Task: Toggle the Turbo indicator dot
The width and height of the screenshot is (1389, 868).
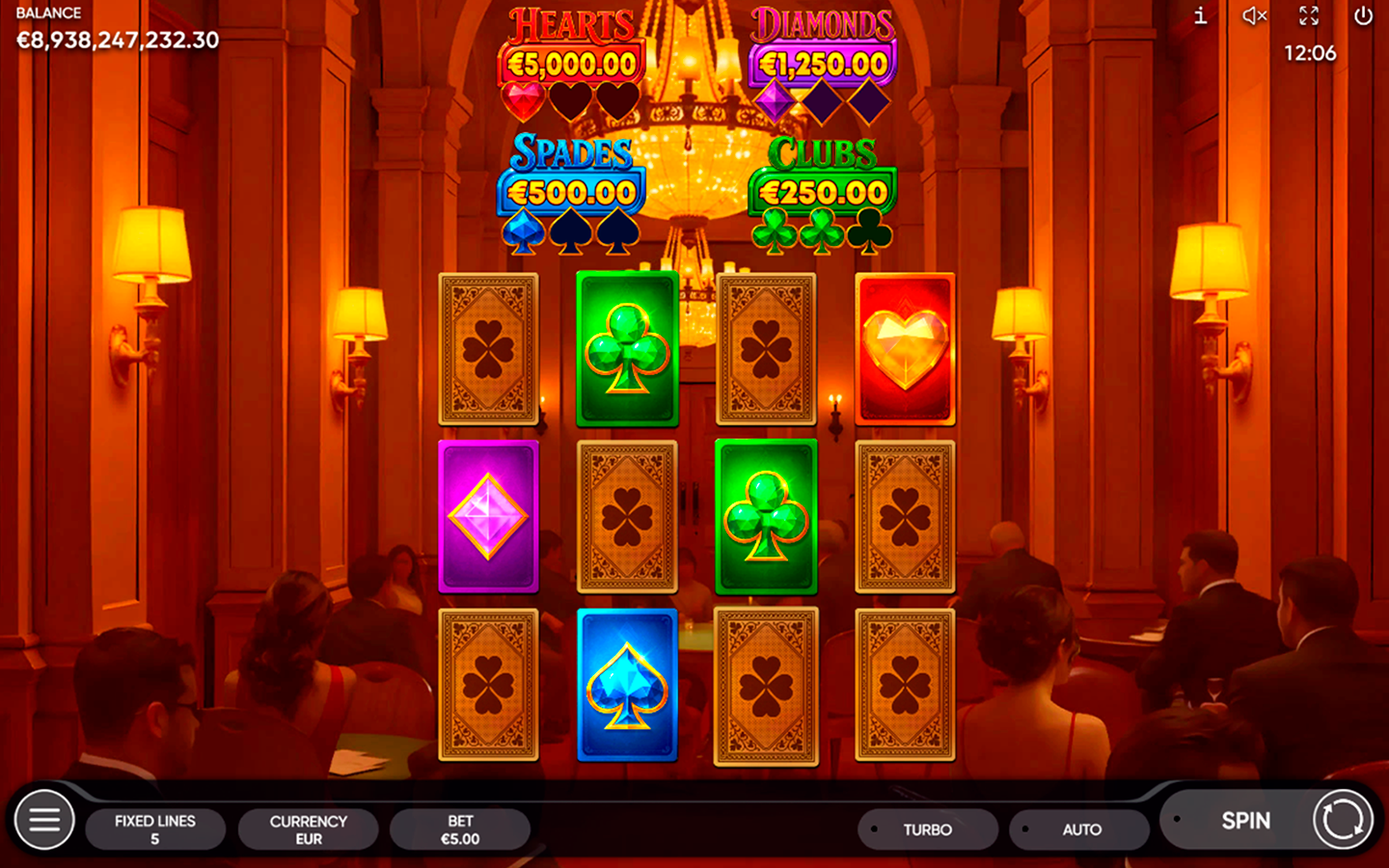Action: (873, 829)
